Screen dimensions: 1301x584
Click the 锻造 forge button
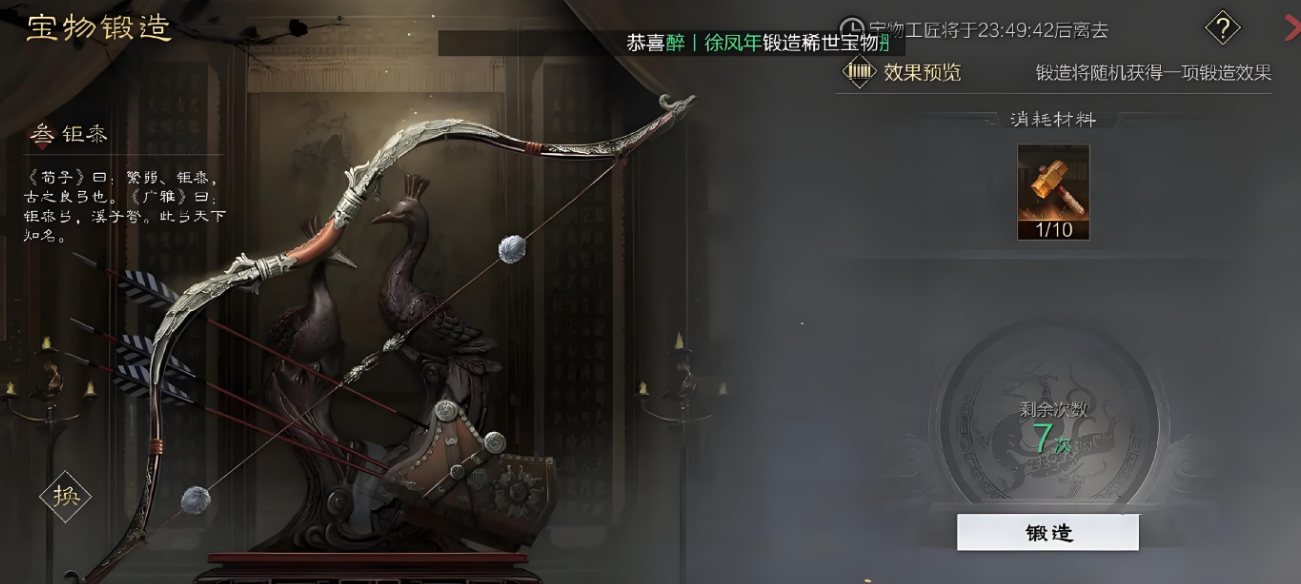1047,533
